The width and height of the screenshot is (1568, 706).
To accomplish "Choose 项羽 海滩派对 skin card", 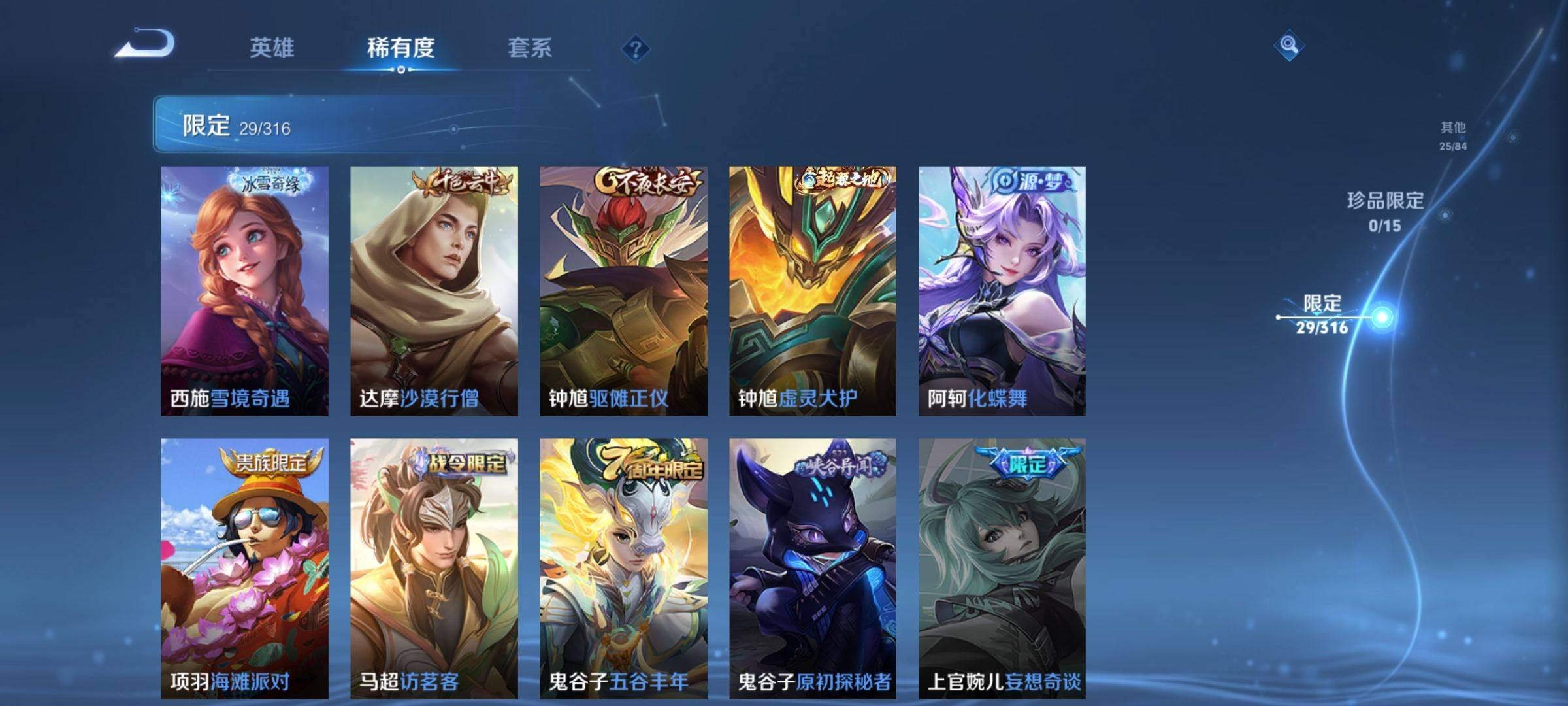I will [x=244, y=567].
